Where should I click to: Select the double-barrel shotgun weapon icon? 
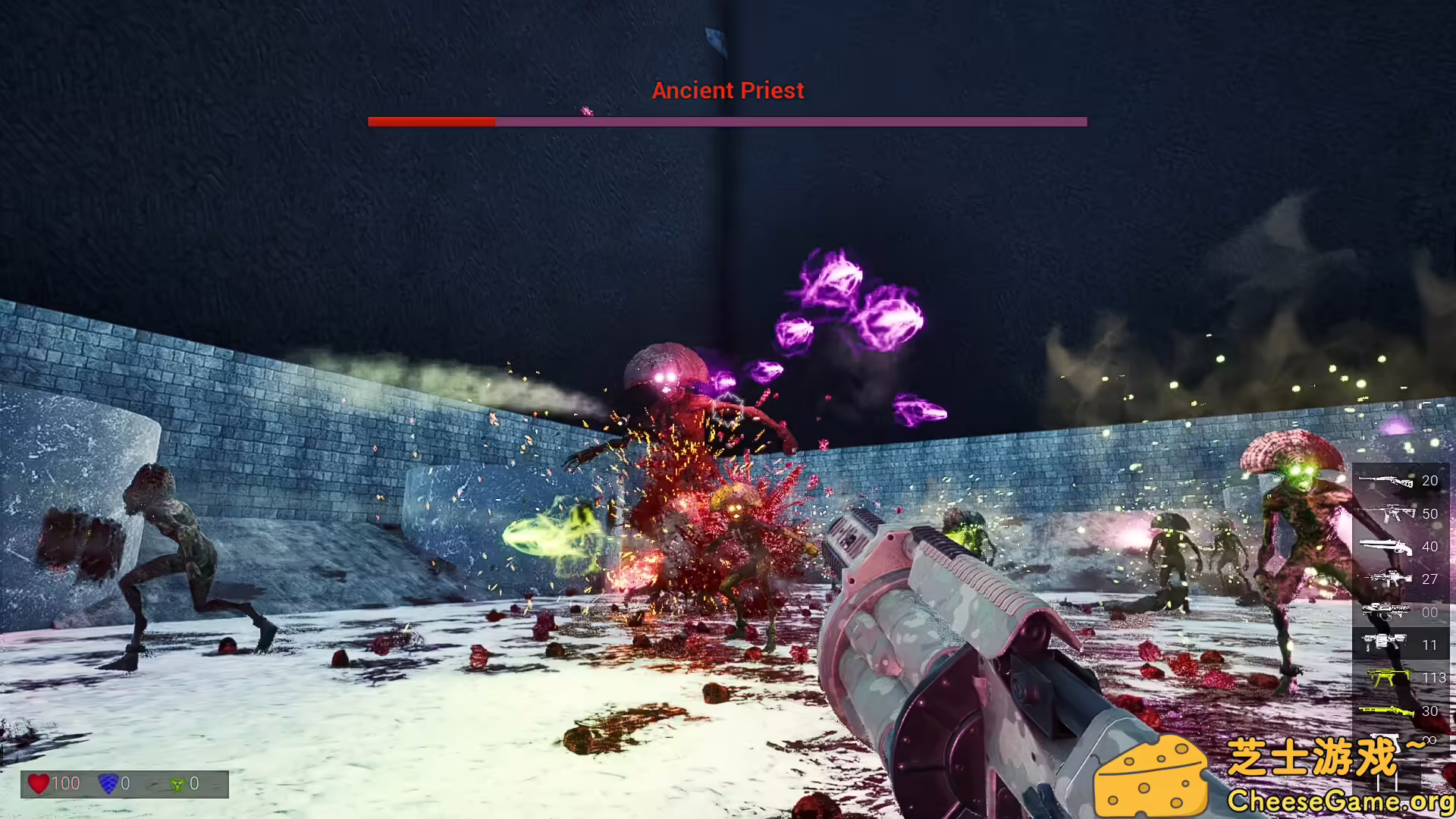click(1386, 547)
